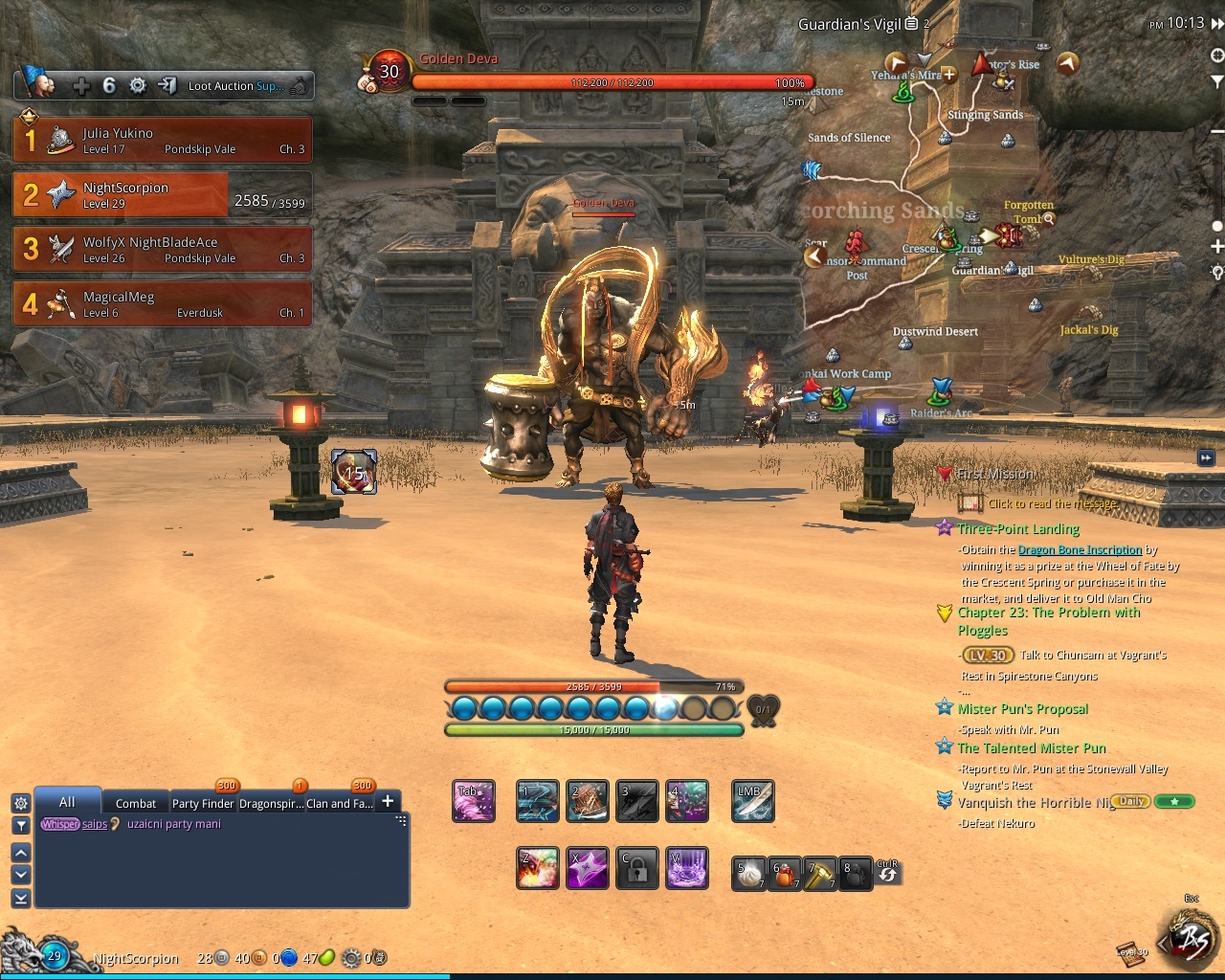The width and height of the screenshot is (1225, 980).
Task: Jump chat to the latest message
Action: pyautogui.click(x=20, y=898)
